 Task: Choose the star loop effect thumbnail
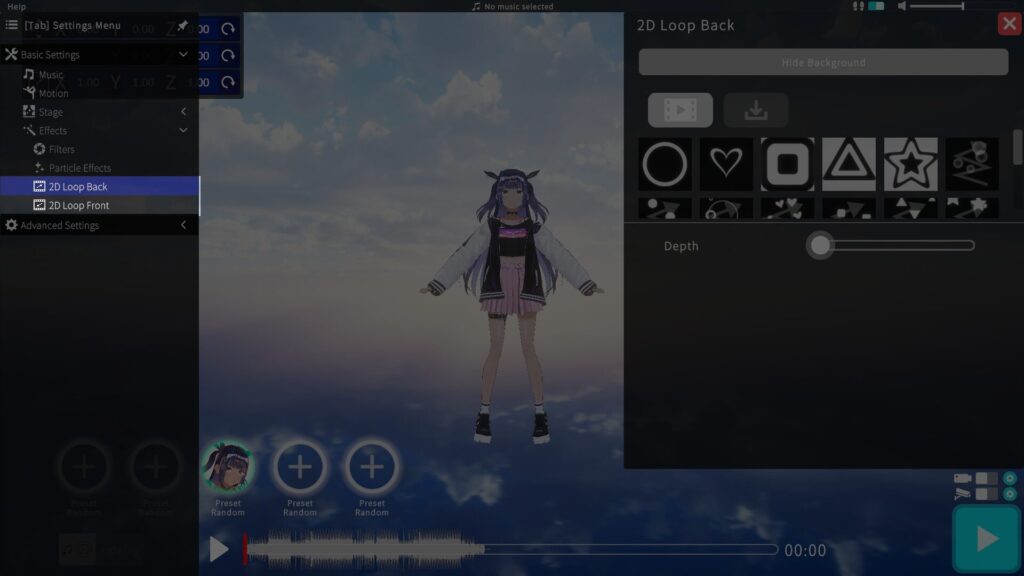pyautogui.click(x=911, y=164)
